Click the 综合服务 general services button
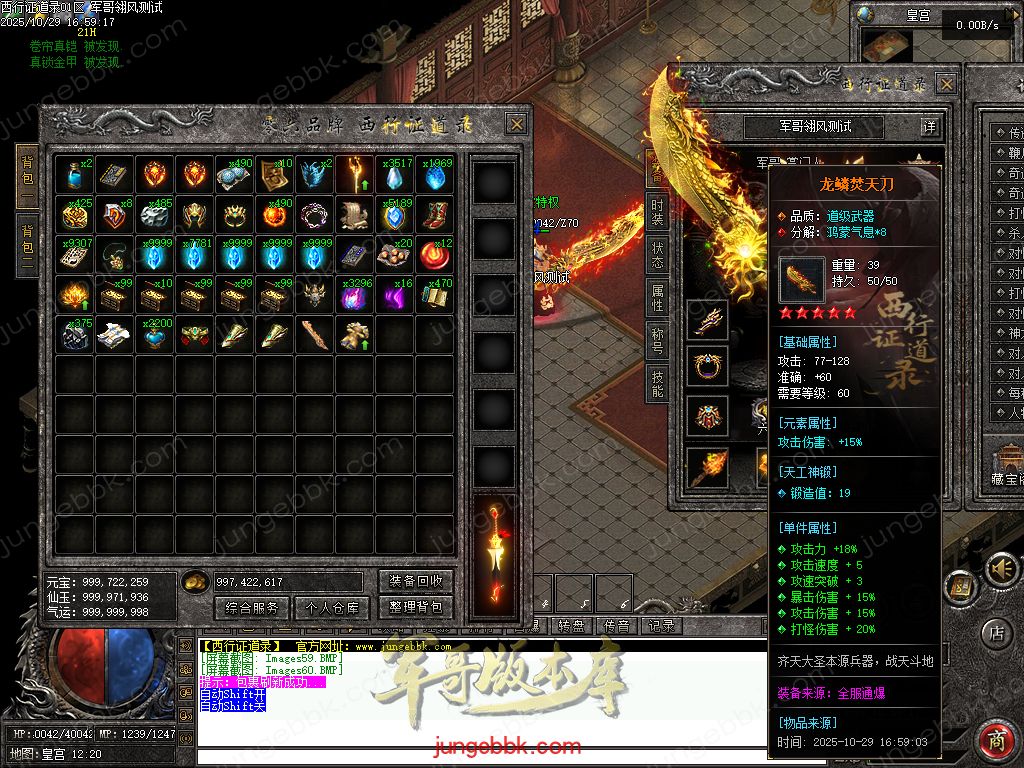 (x=252, y=607)
